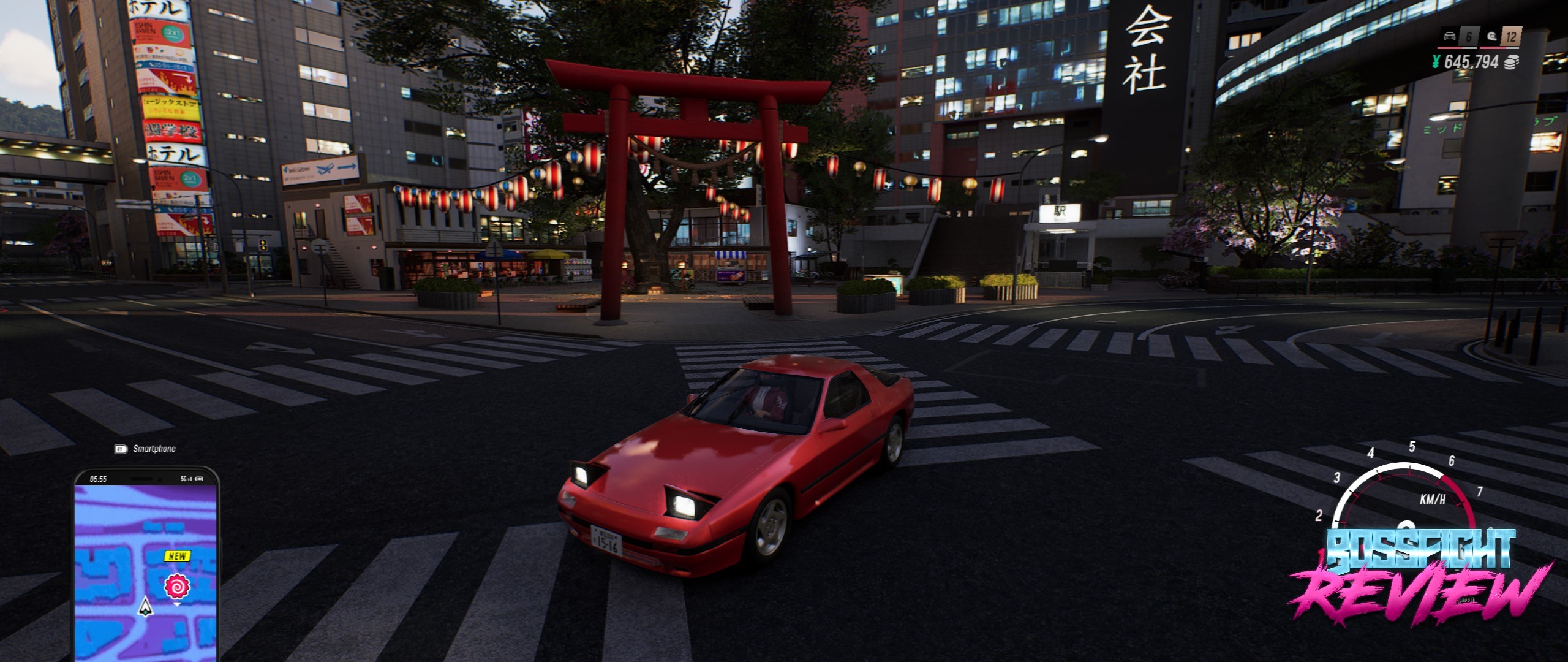Image resolution: width=1568 pixels, height=662 pixels.
Task: Click the car level icon
Action: [1450, 36]
